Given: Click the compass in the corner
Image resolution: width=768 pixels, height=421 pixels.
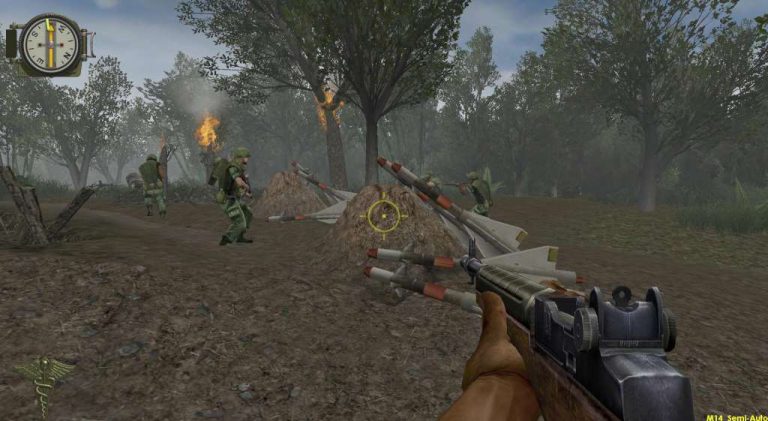Looking at the screenshot, I should pyautogui.click(x=50, y=42).
